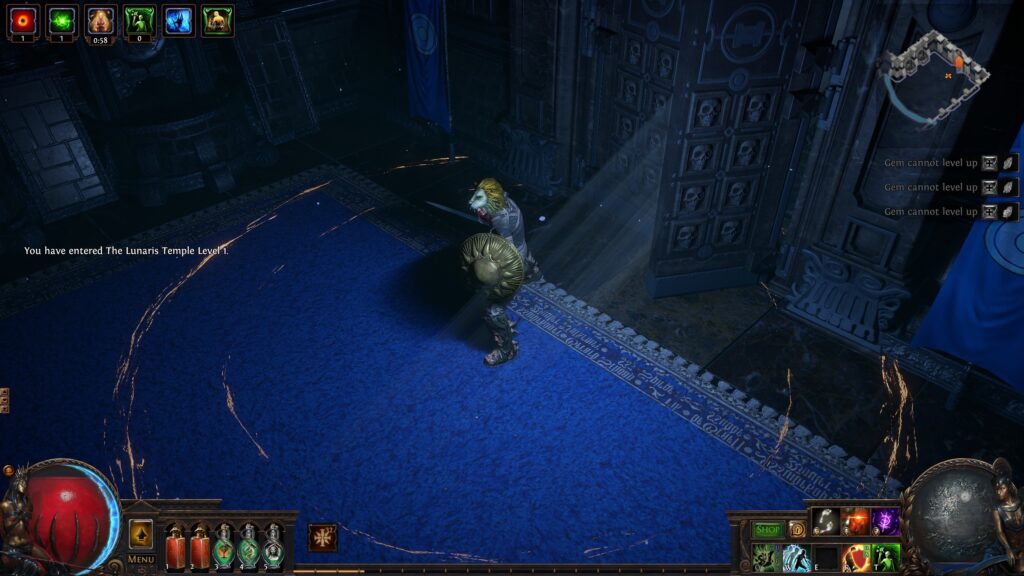Activate the fiery red attack skill
Screen dimensions: 1024x576
tap(855, 520)
